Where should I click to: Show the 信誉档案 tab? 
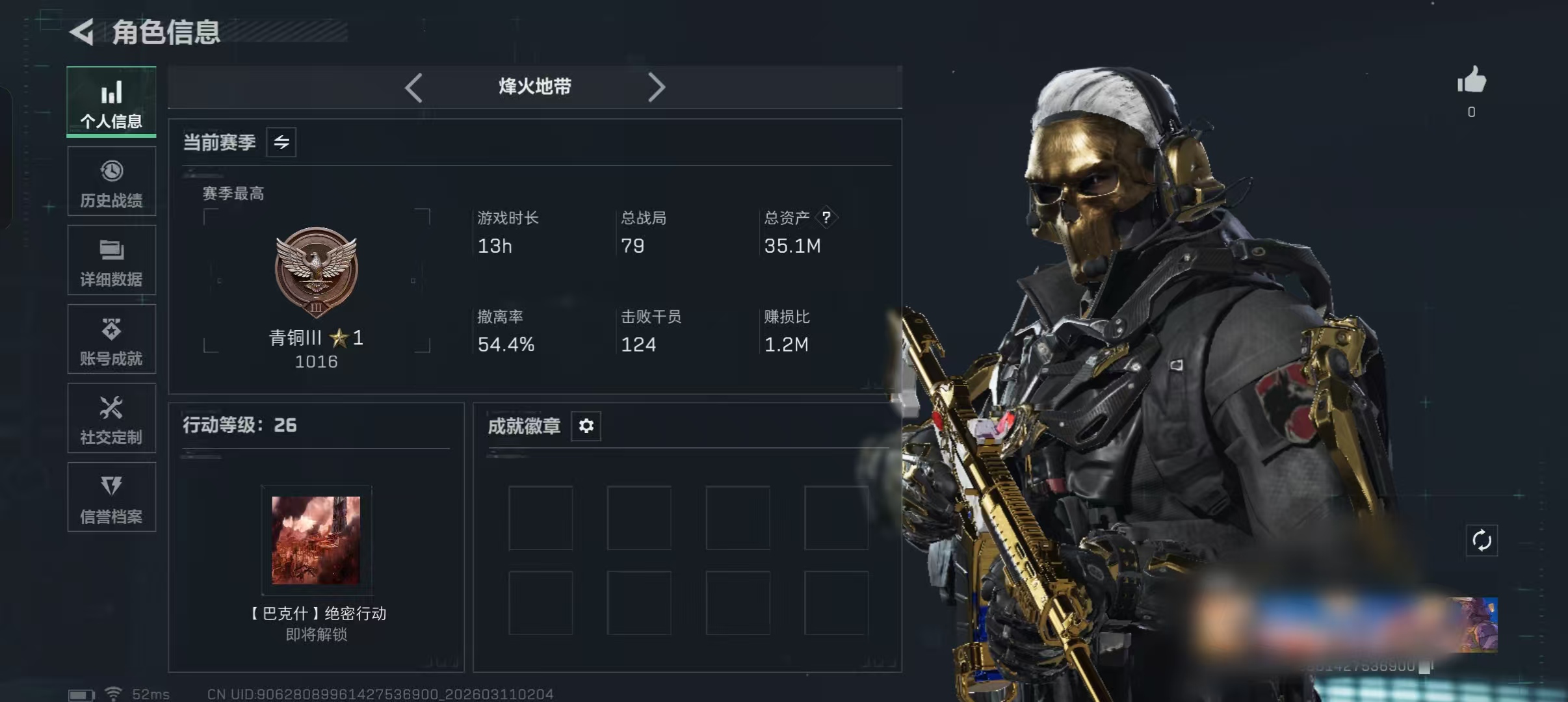click(x=111, y=497)
